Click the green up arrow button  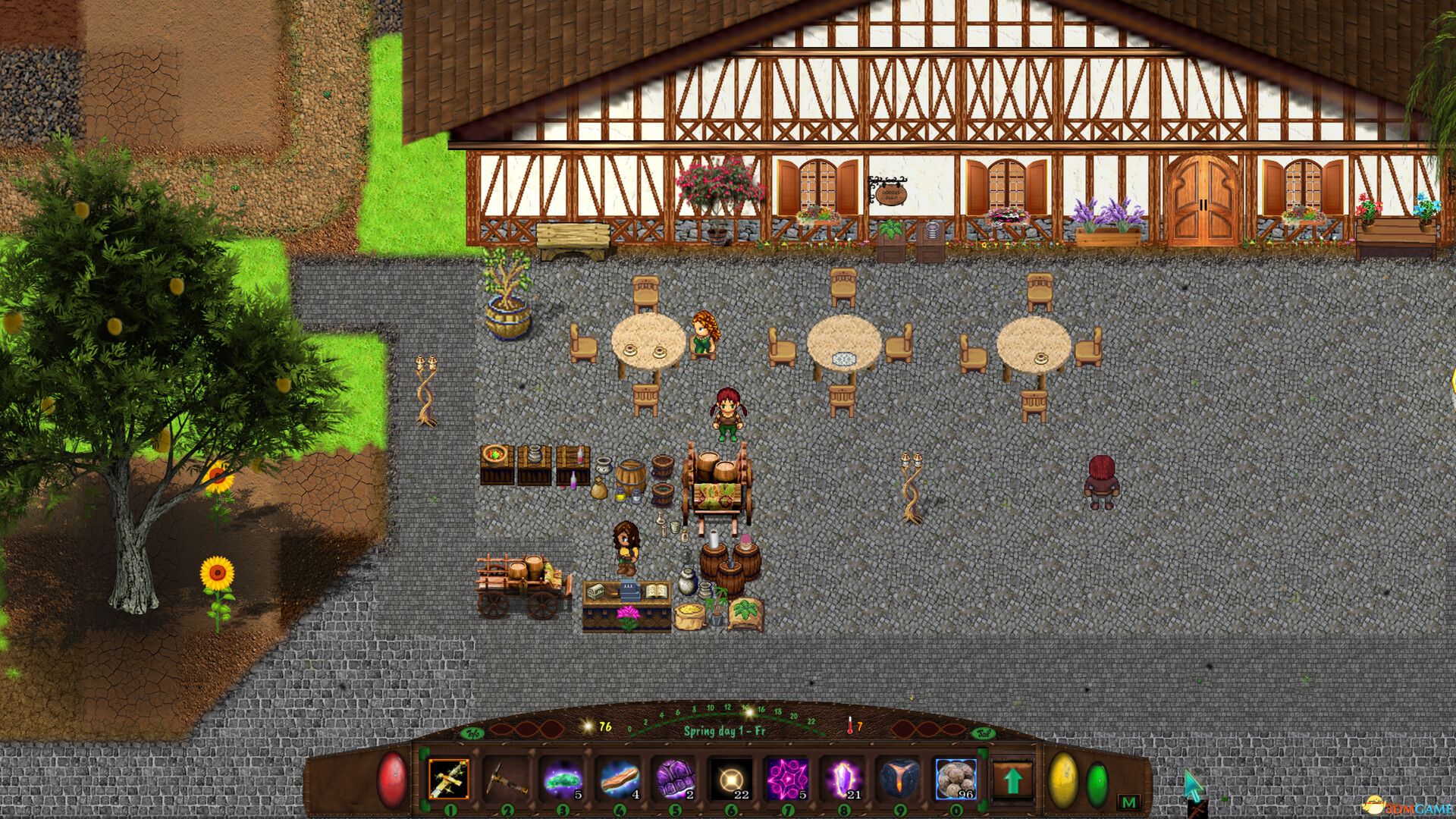(x=1013, y=780)
